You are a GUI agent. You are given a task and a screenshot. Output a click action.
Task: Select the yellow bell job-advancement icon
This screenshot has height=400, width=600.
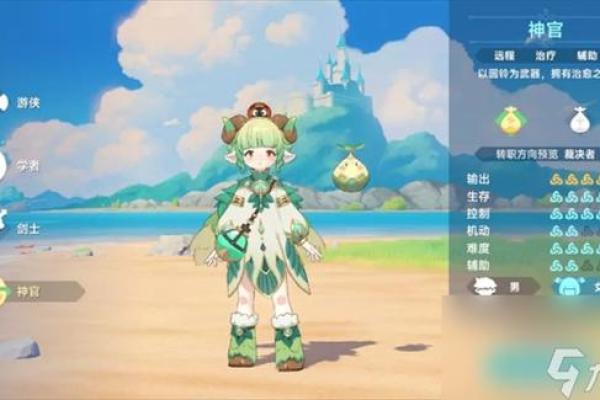click(x=511, y=120)
